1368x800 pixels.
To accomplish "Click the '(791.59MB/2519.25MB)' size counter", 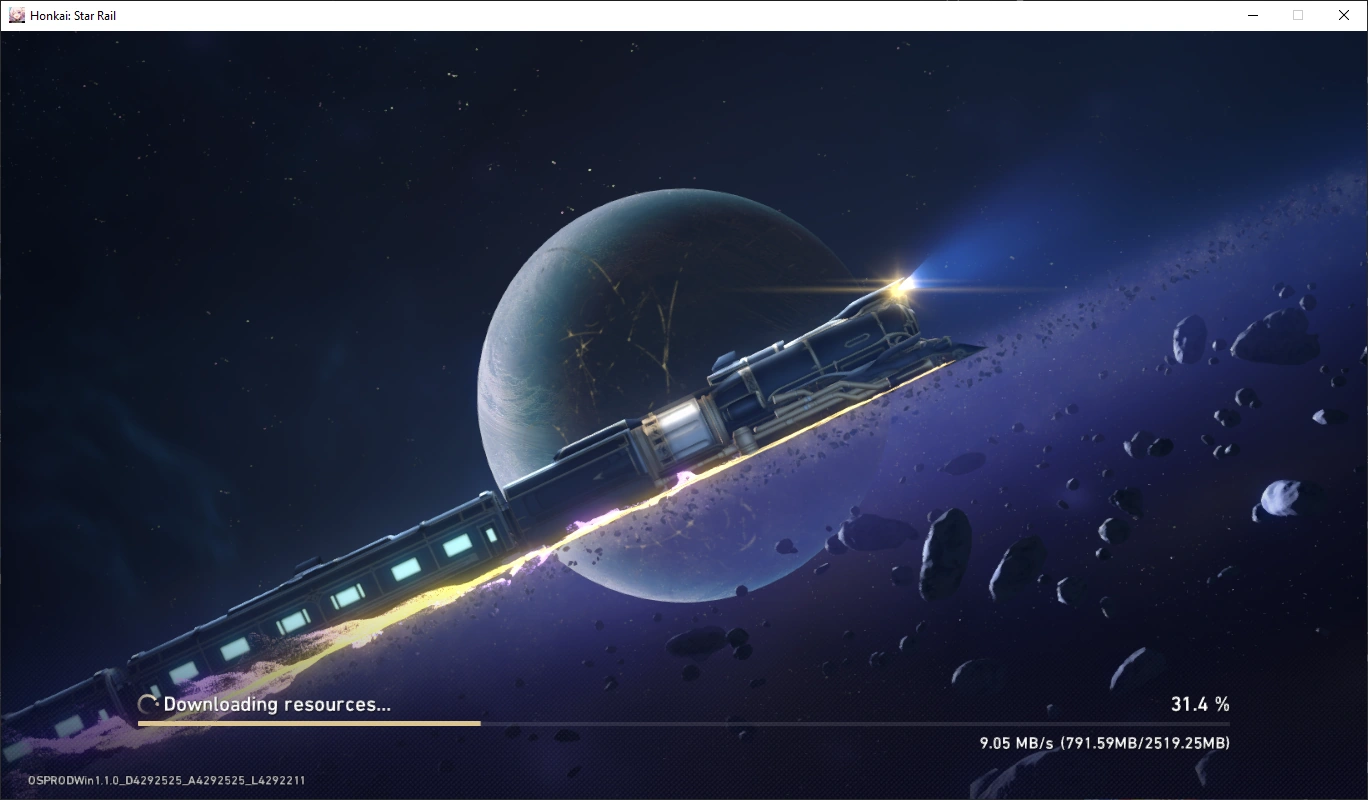I will [x=1144, y=743].
